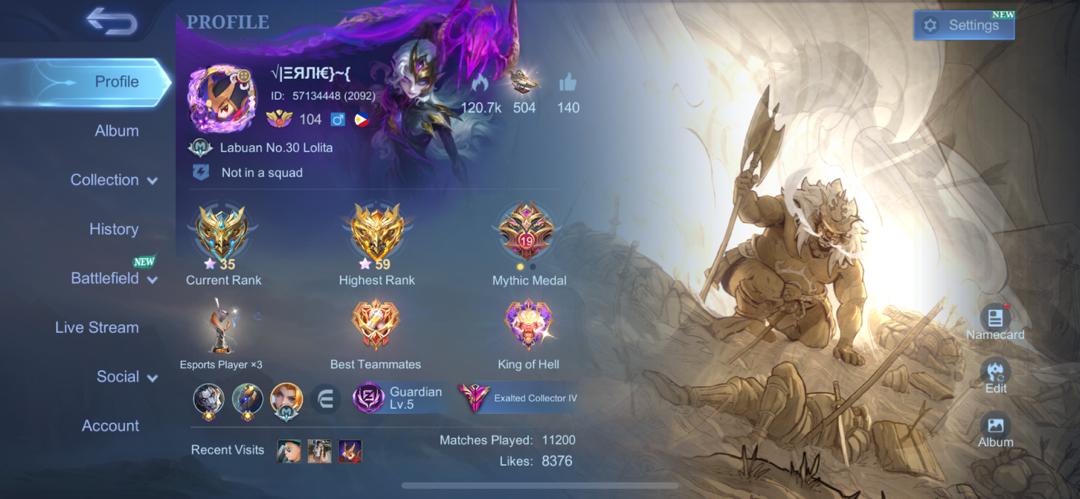Go back using the return arrow
This screenshot has width=1080, height=499.
(x=111, y=21)
